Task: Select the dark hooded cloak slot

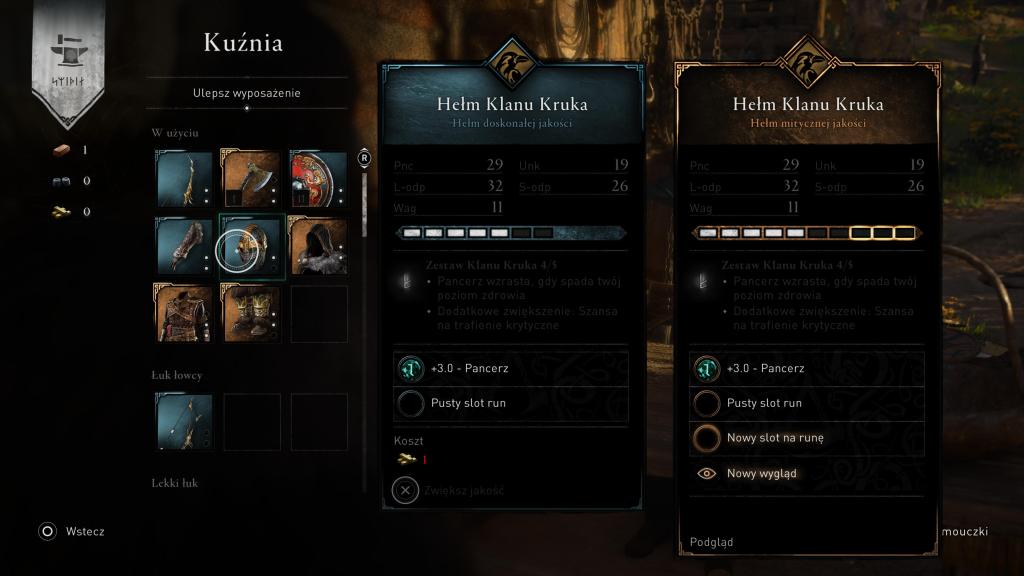Action: (318, 247)
